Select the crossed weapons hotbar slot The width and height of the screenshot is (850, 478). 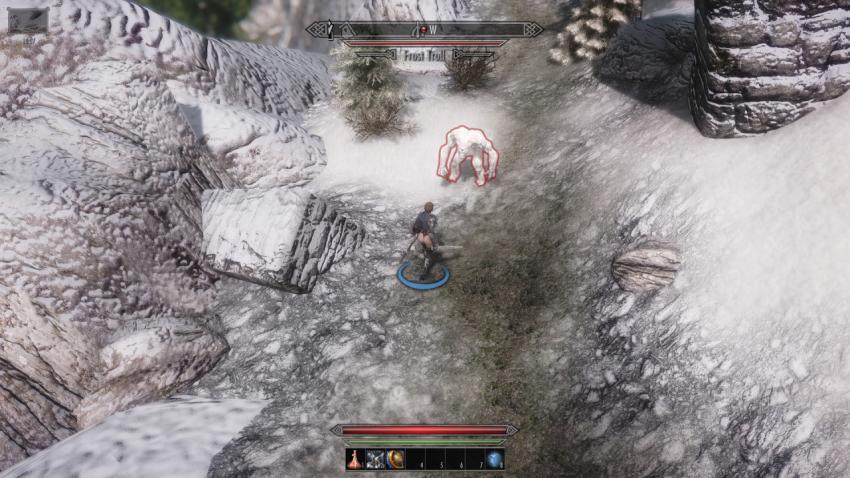tap(376, 460)
